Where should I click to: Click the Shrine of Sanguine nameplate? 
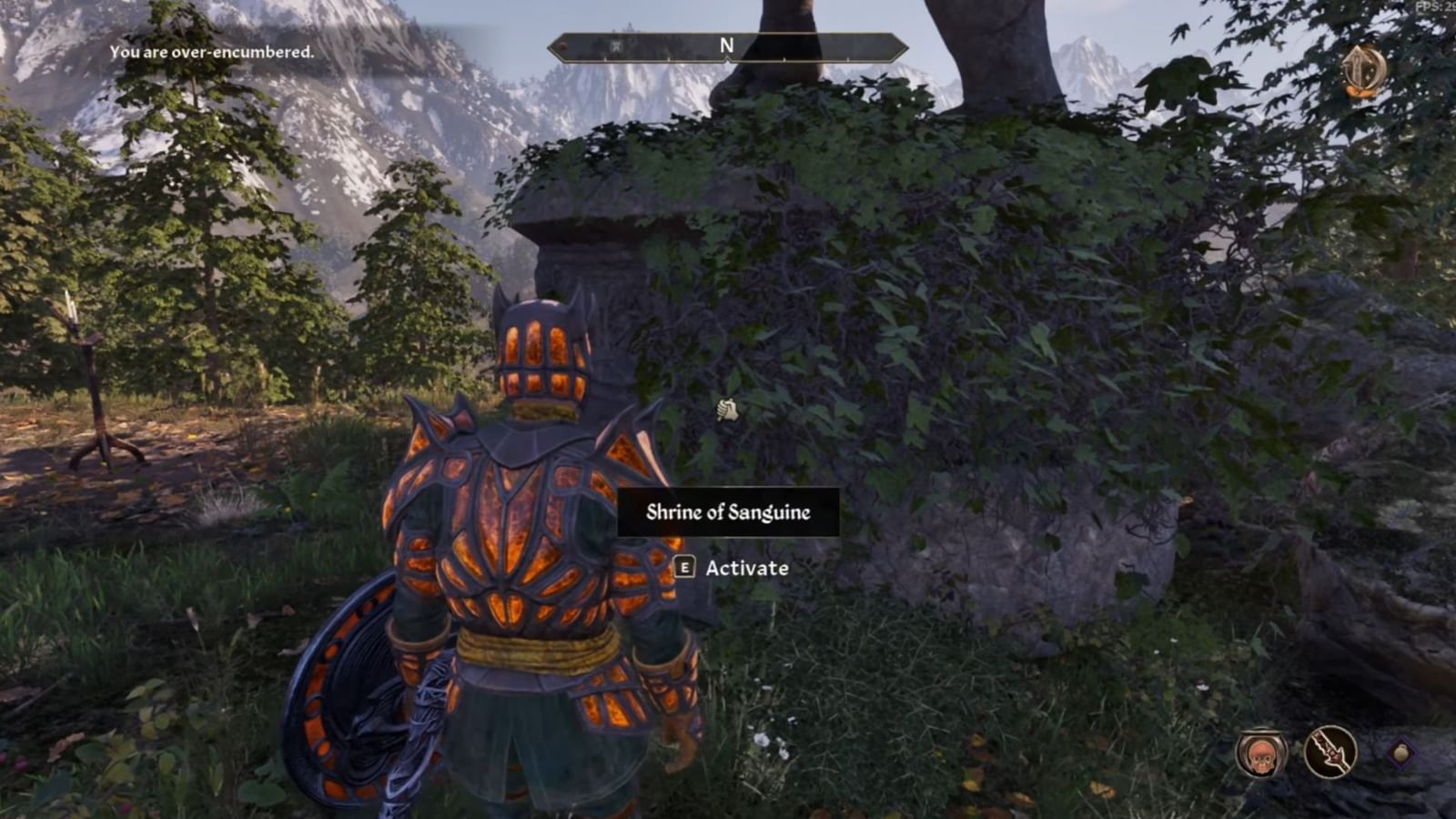click(726, 511)
